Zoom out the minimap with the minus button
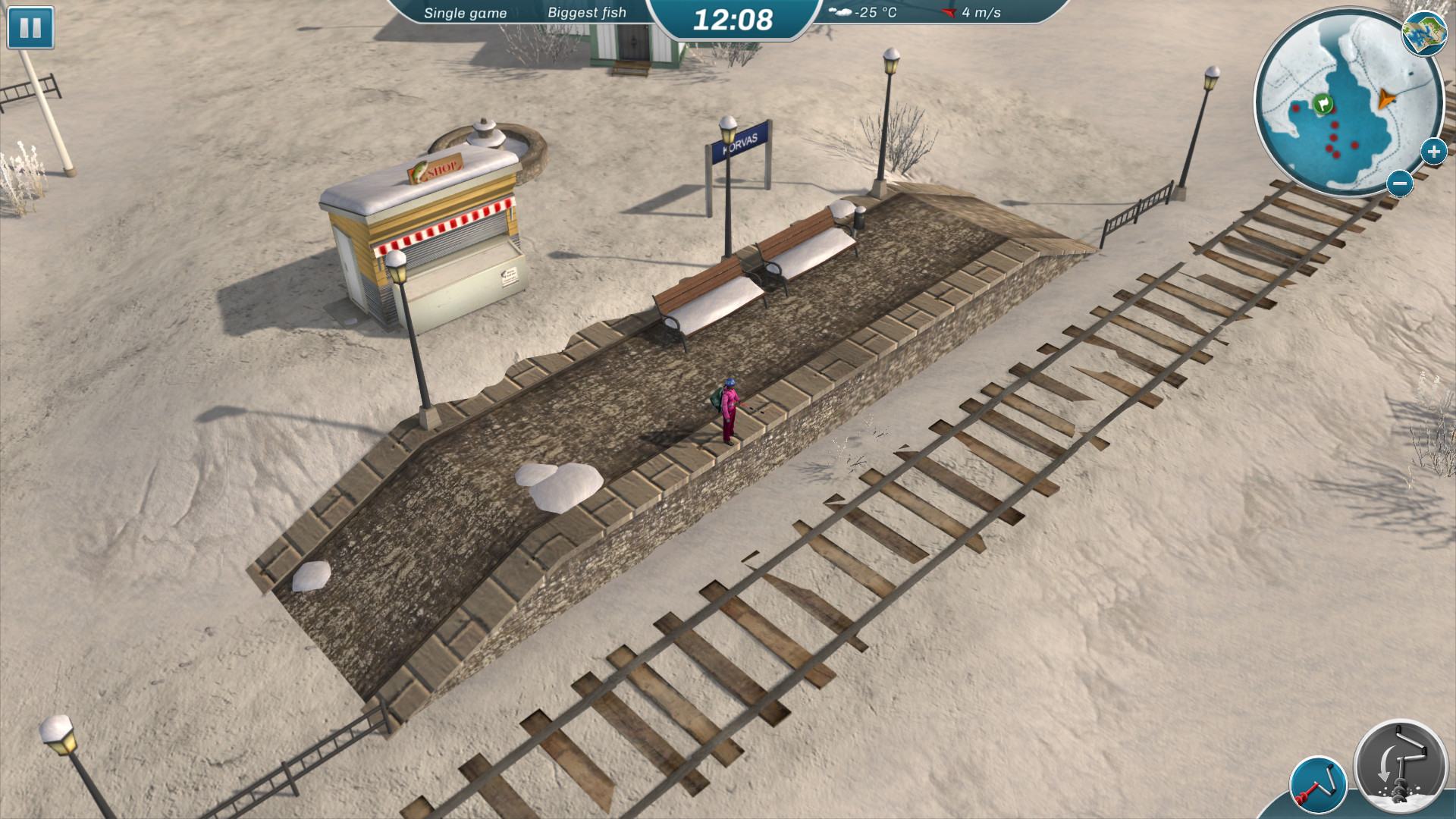The height and width of the screenshot is (819, 1456). click(x=1400, y=183)
